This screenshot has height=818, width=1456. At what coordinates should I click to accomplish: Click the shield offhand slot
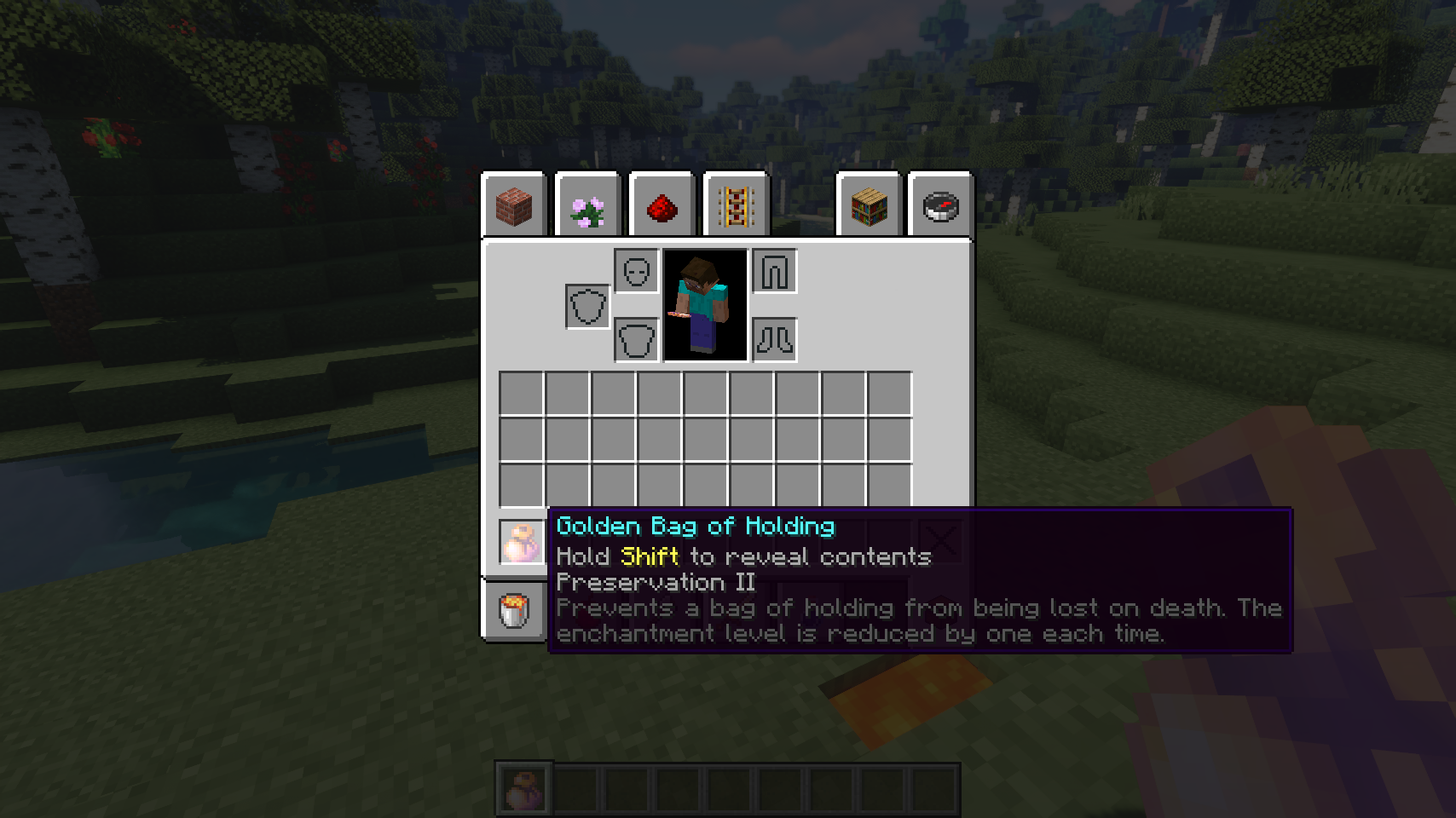tap(587, 306)
